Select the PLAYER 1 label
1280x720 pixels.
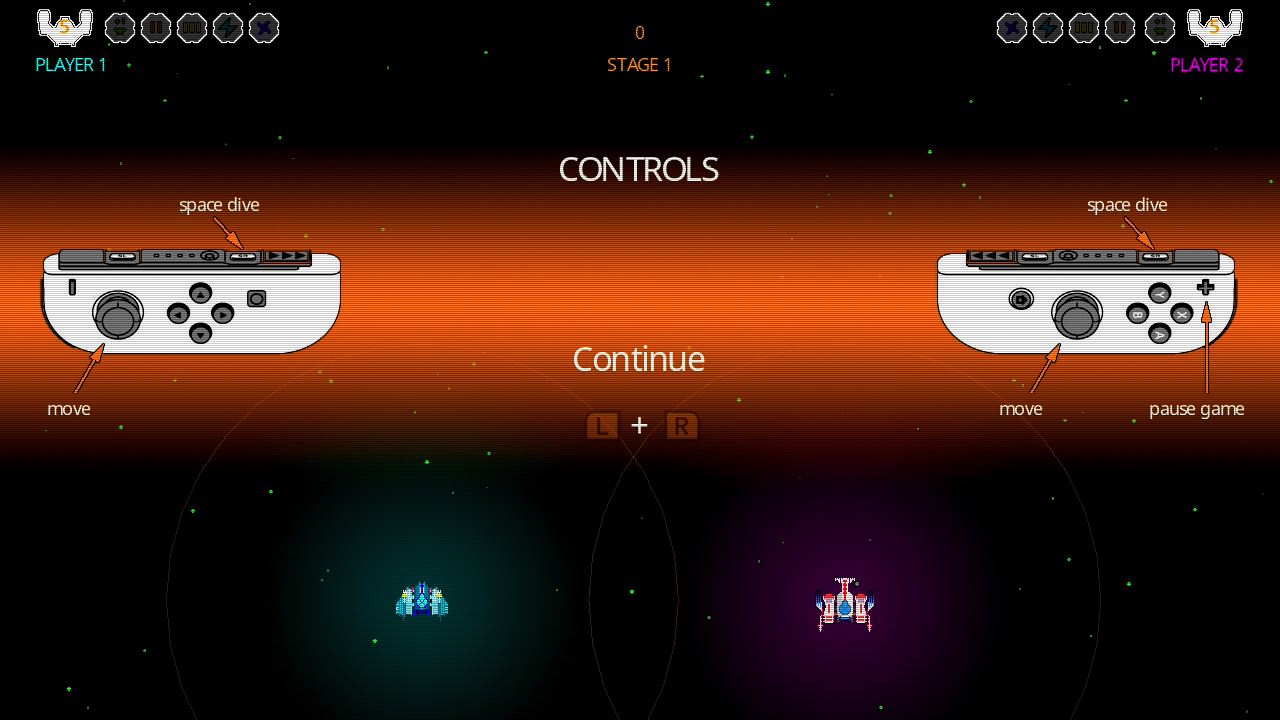point(70,65)
